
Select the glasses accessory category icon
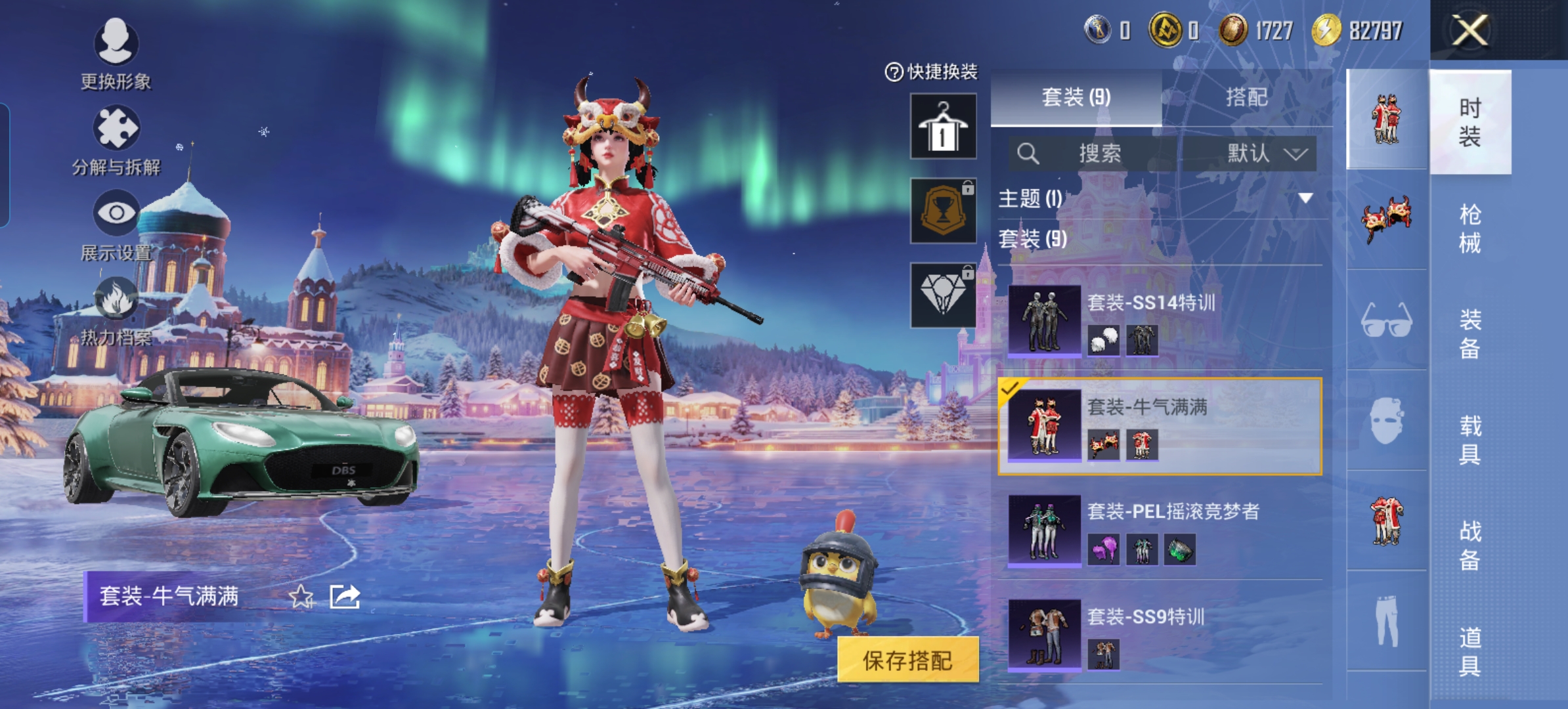click(1386, 320)
